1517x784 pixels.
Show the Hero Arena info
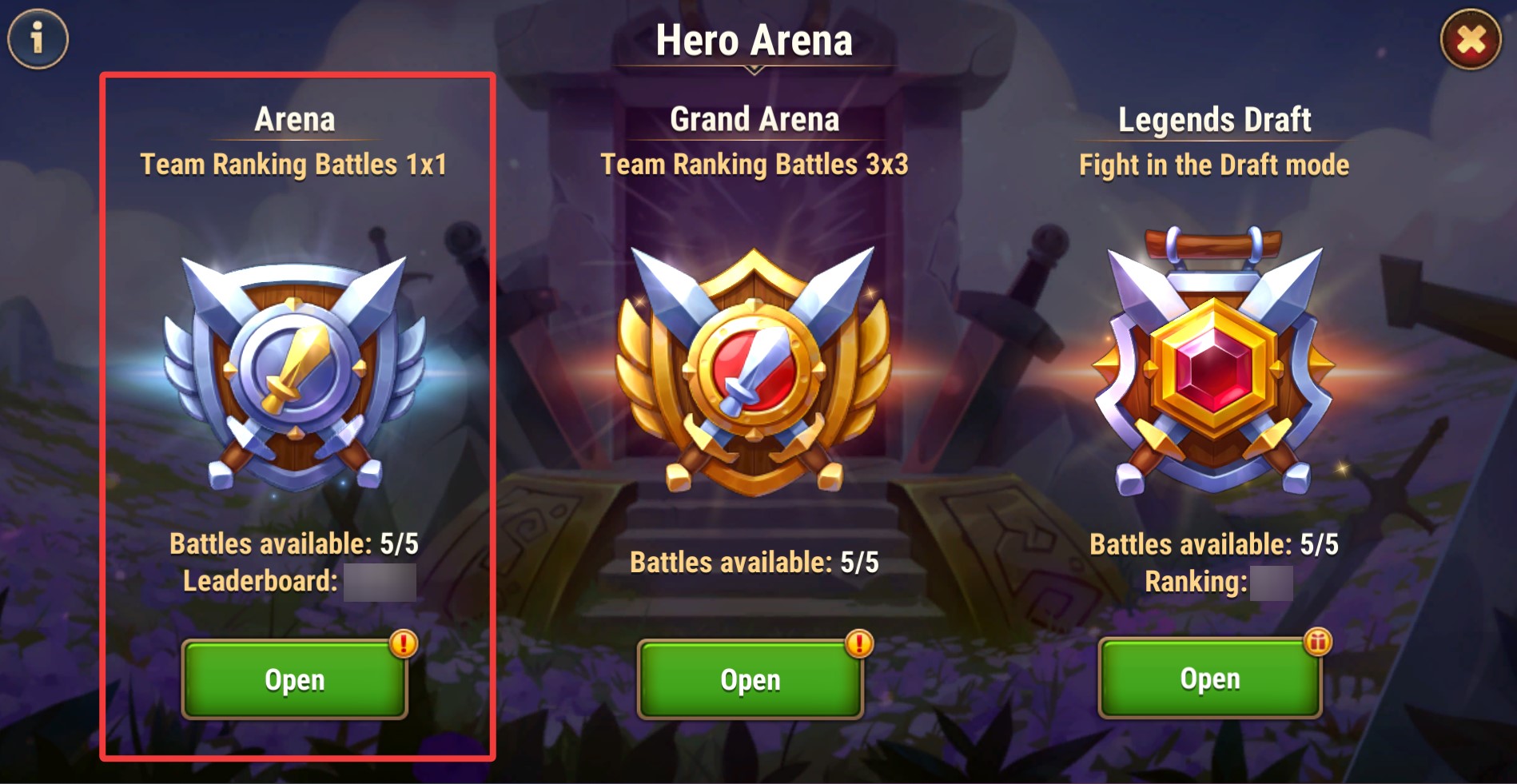tap(38, 38)
